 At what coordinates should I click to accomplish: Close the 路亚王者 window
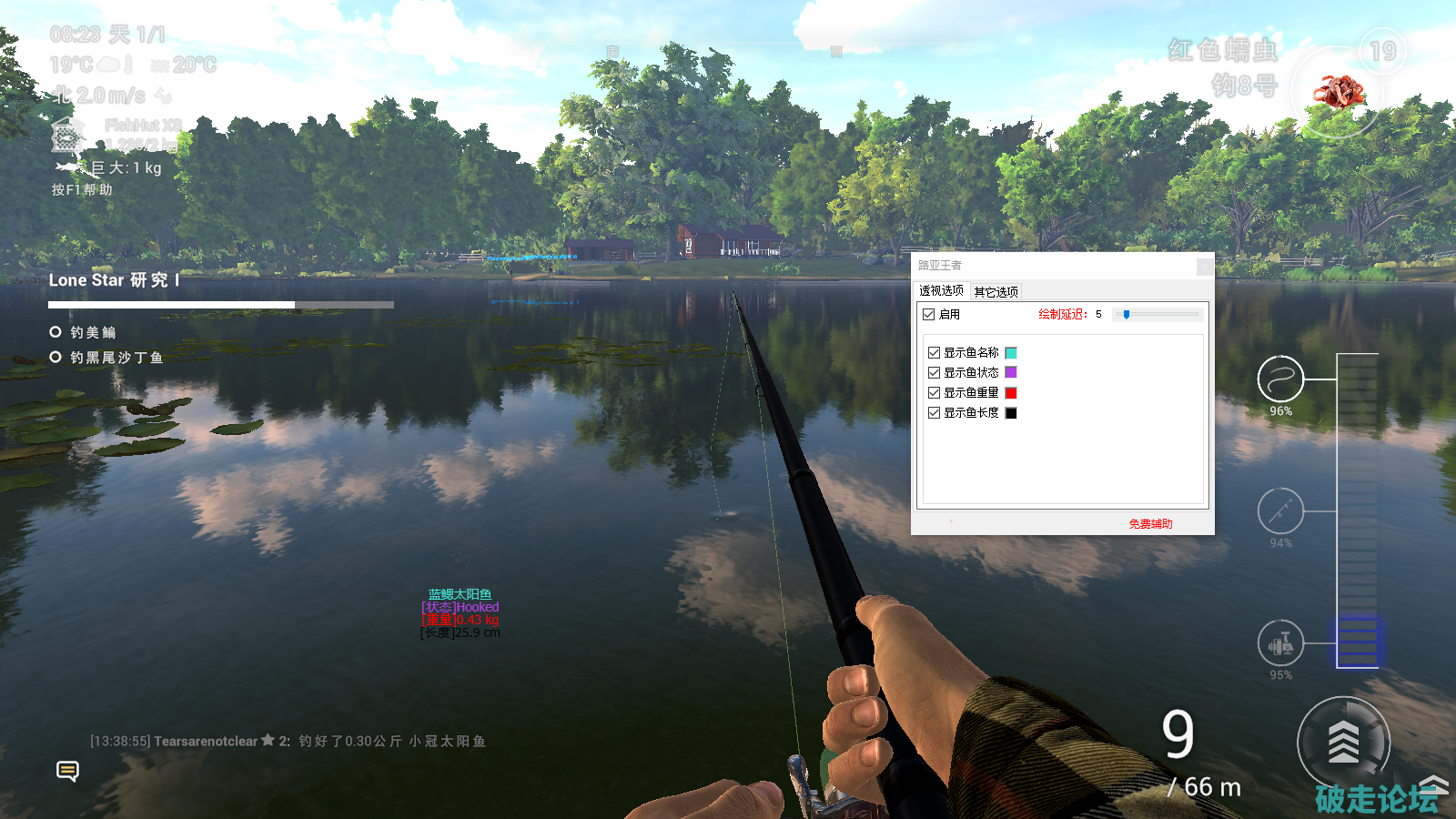pyautogui.click(x=1205, y=266)
